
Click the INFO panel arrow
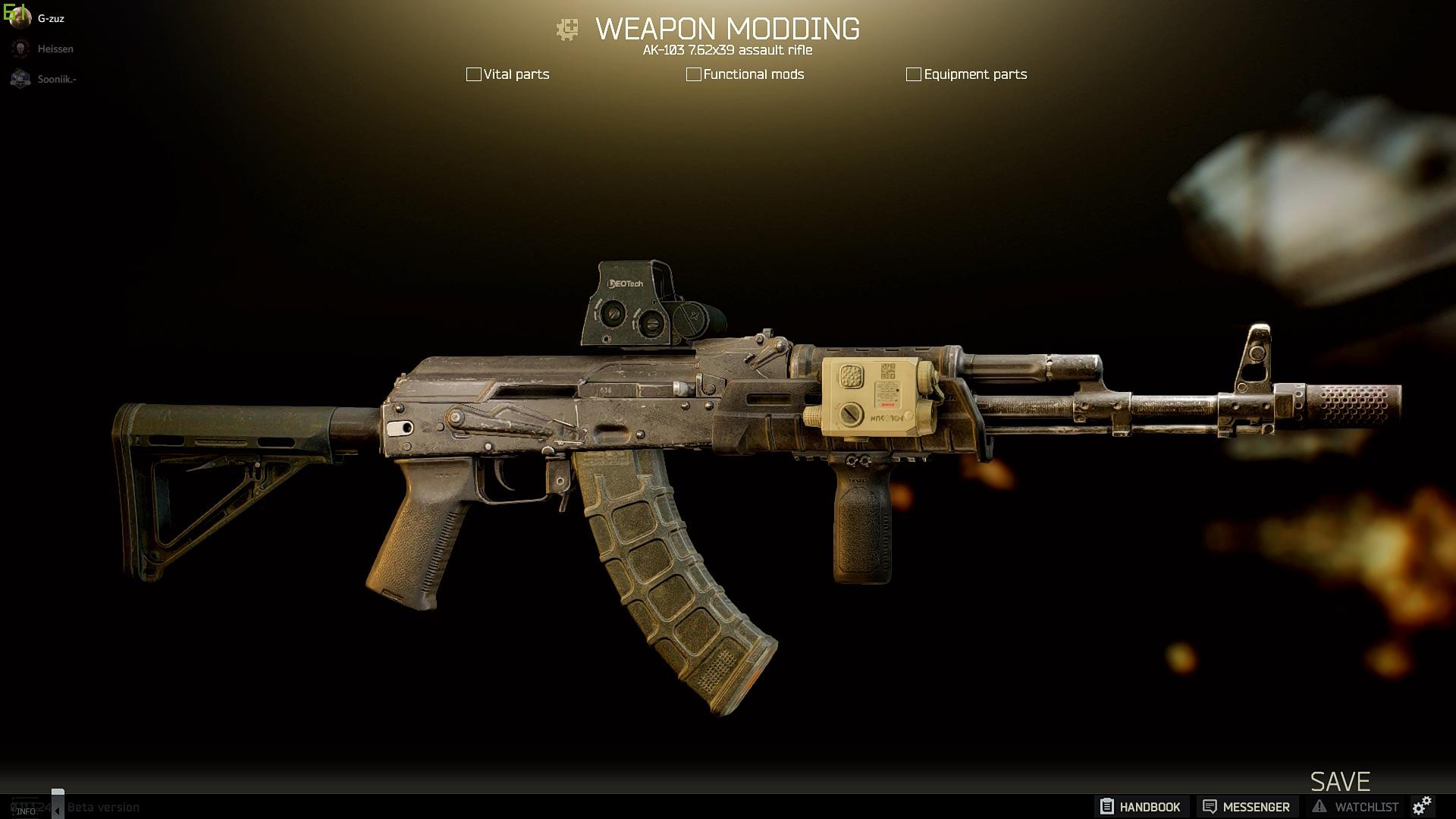(57, 811)
